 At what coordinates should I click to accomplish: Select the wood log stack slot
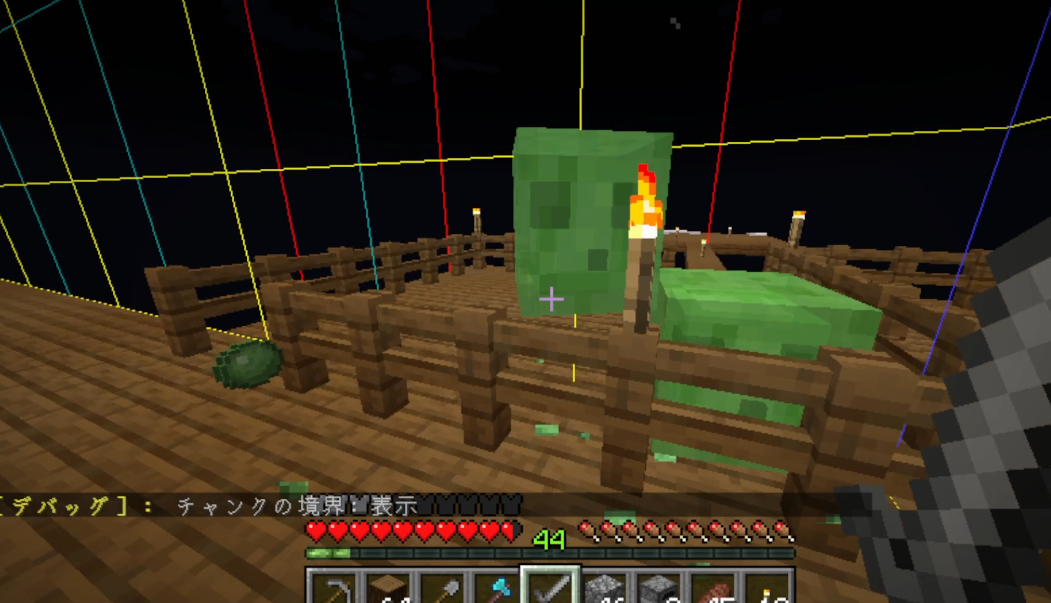click(387, 590)
